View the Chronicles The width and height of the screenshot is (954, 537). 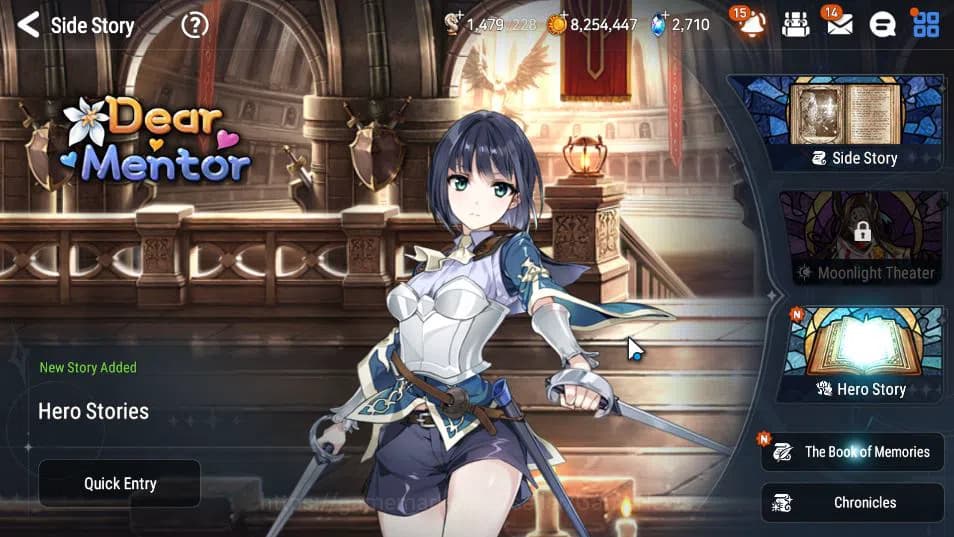click(853, 503)
